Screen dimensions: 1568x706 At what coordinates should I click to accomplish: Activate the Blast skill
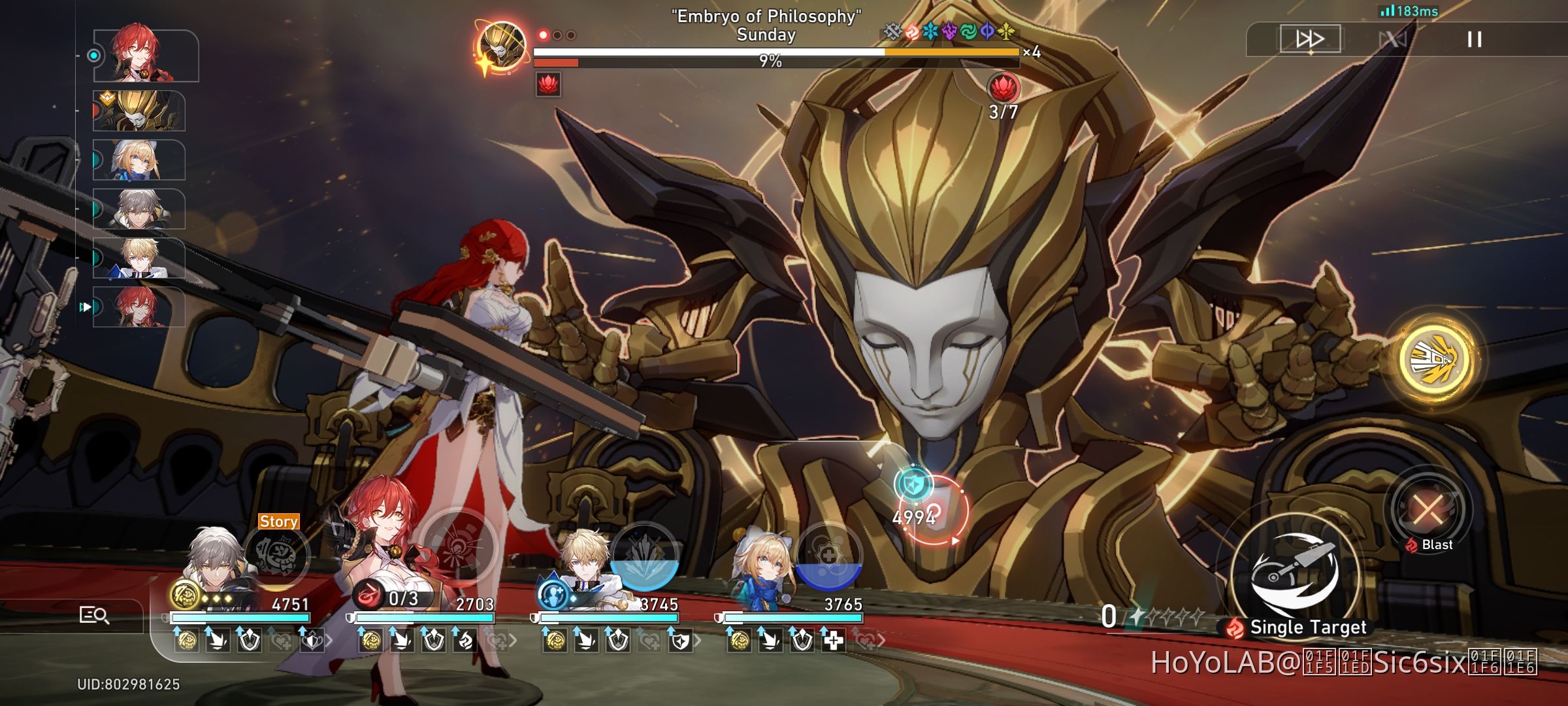click(x=1428, y=509)
